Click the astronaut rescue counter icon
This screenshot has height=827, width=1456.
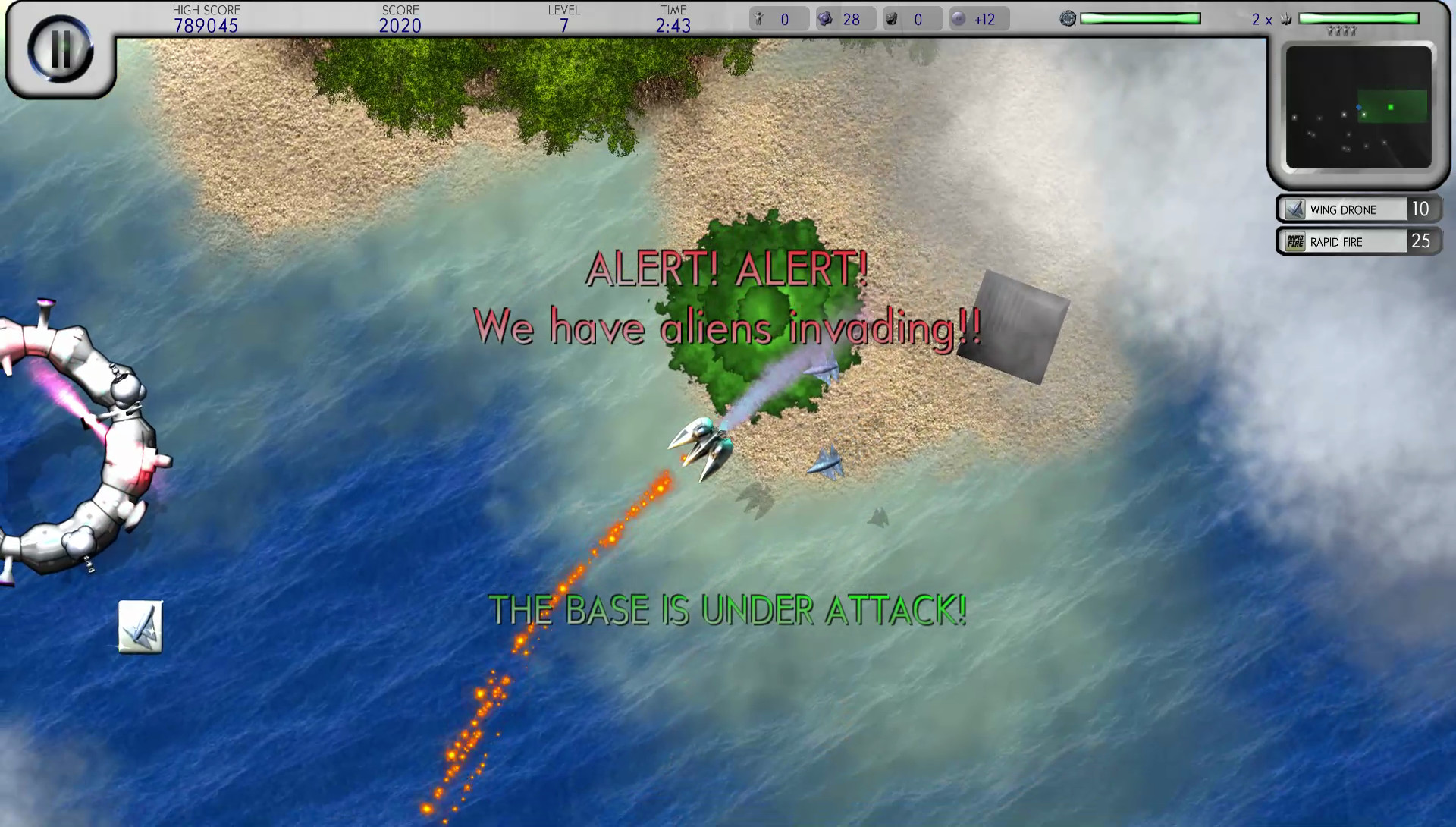click(758, 18)
